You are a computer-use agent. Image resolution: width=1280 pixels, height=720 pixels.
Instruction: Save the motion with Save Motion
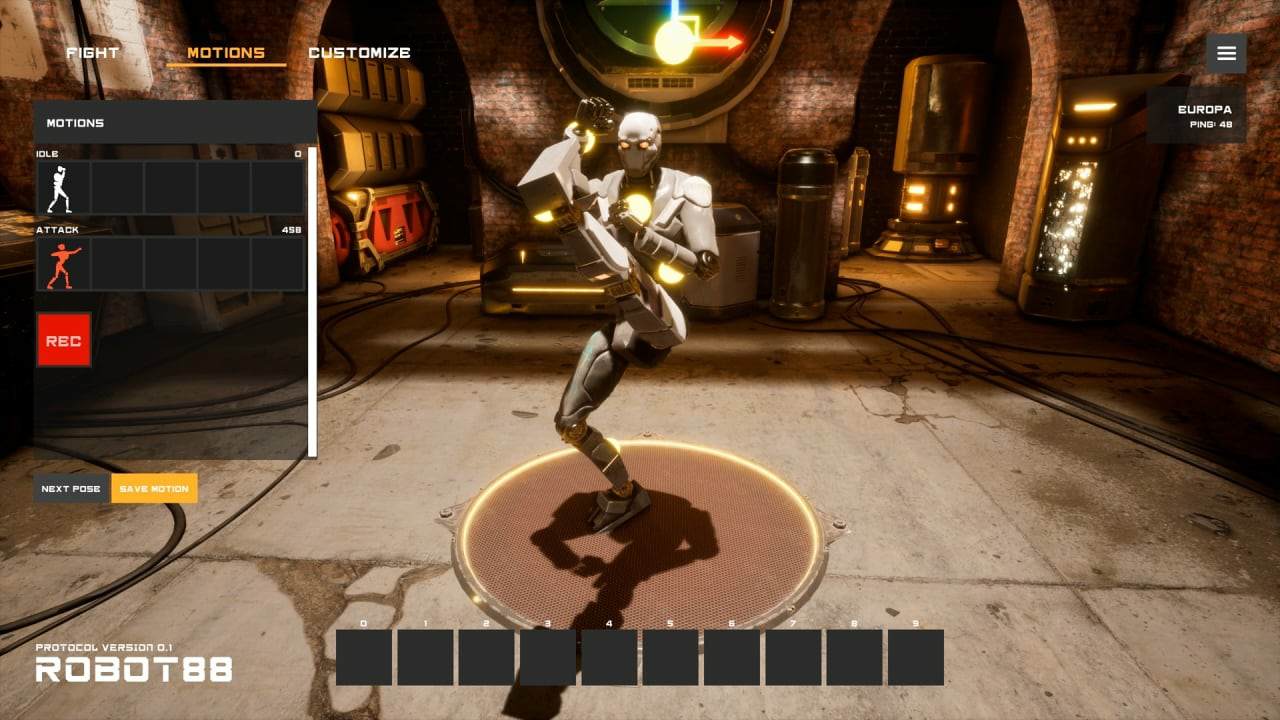154,488
